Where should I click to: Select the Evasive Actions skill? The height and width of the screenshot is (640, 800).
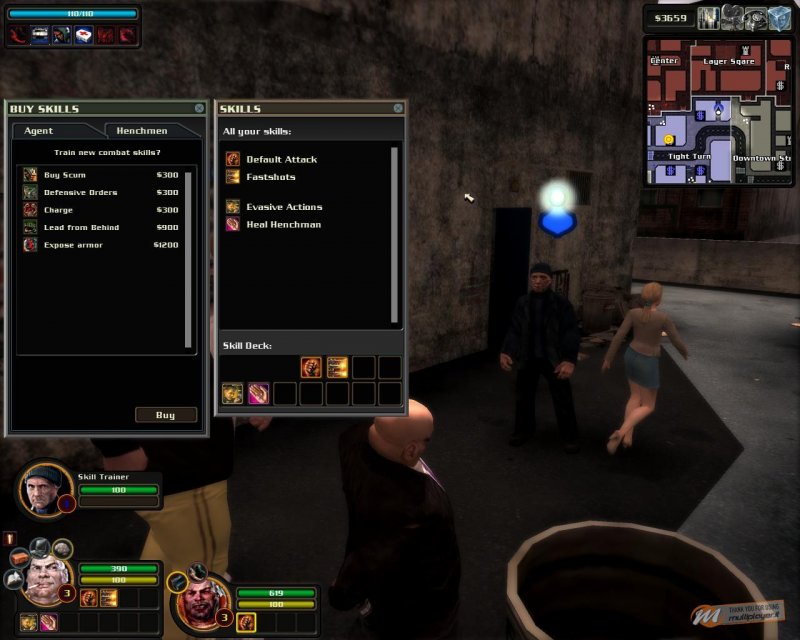284,207
